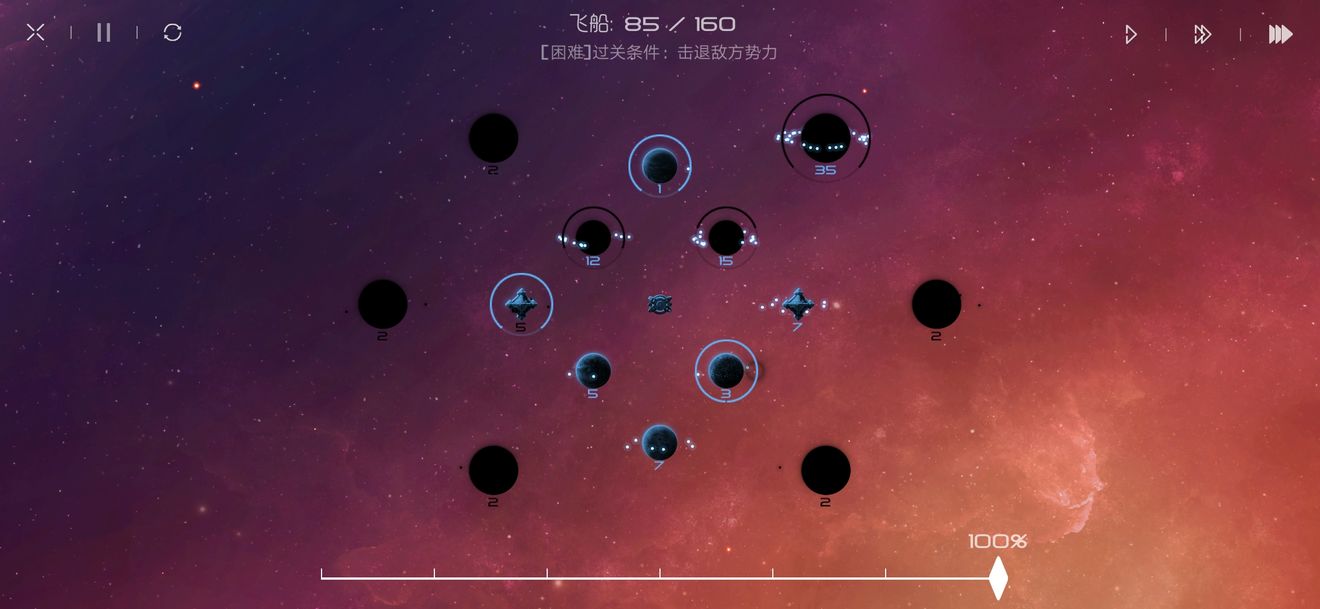Select the planet with 15 ships
This screenshot has height=609, width=1320.
click(726, 237)
